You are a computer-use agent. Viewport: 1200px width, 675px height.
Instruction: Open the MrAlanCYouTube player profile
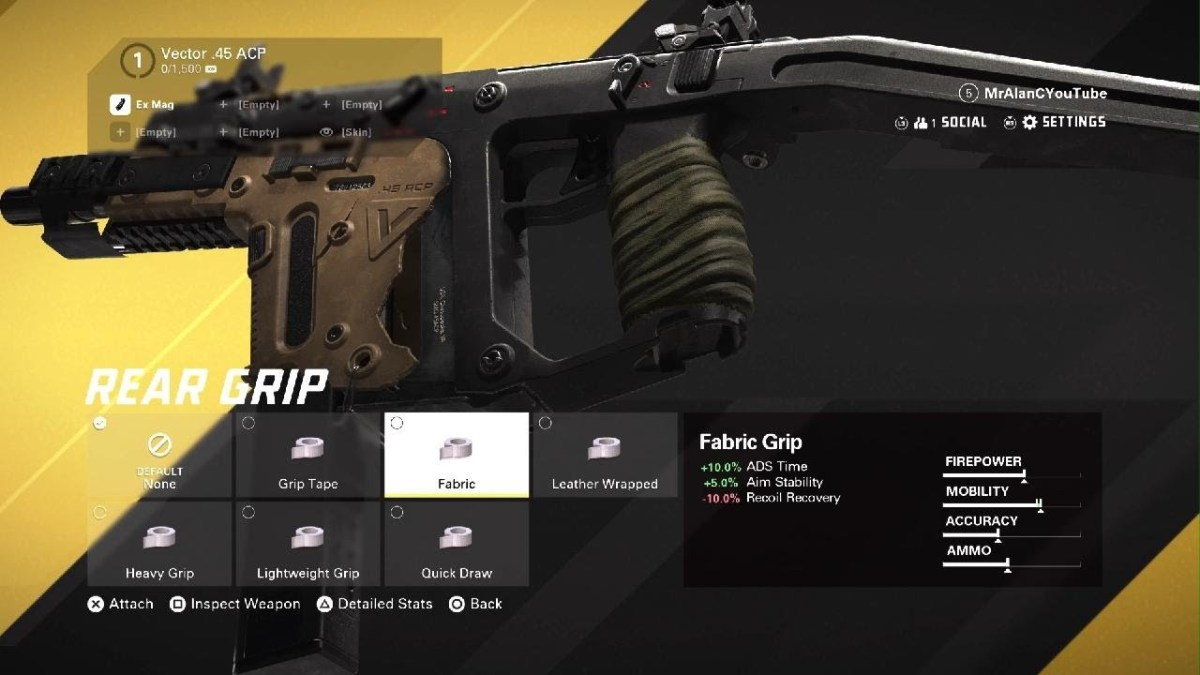(1034, 93)
